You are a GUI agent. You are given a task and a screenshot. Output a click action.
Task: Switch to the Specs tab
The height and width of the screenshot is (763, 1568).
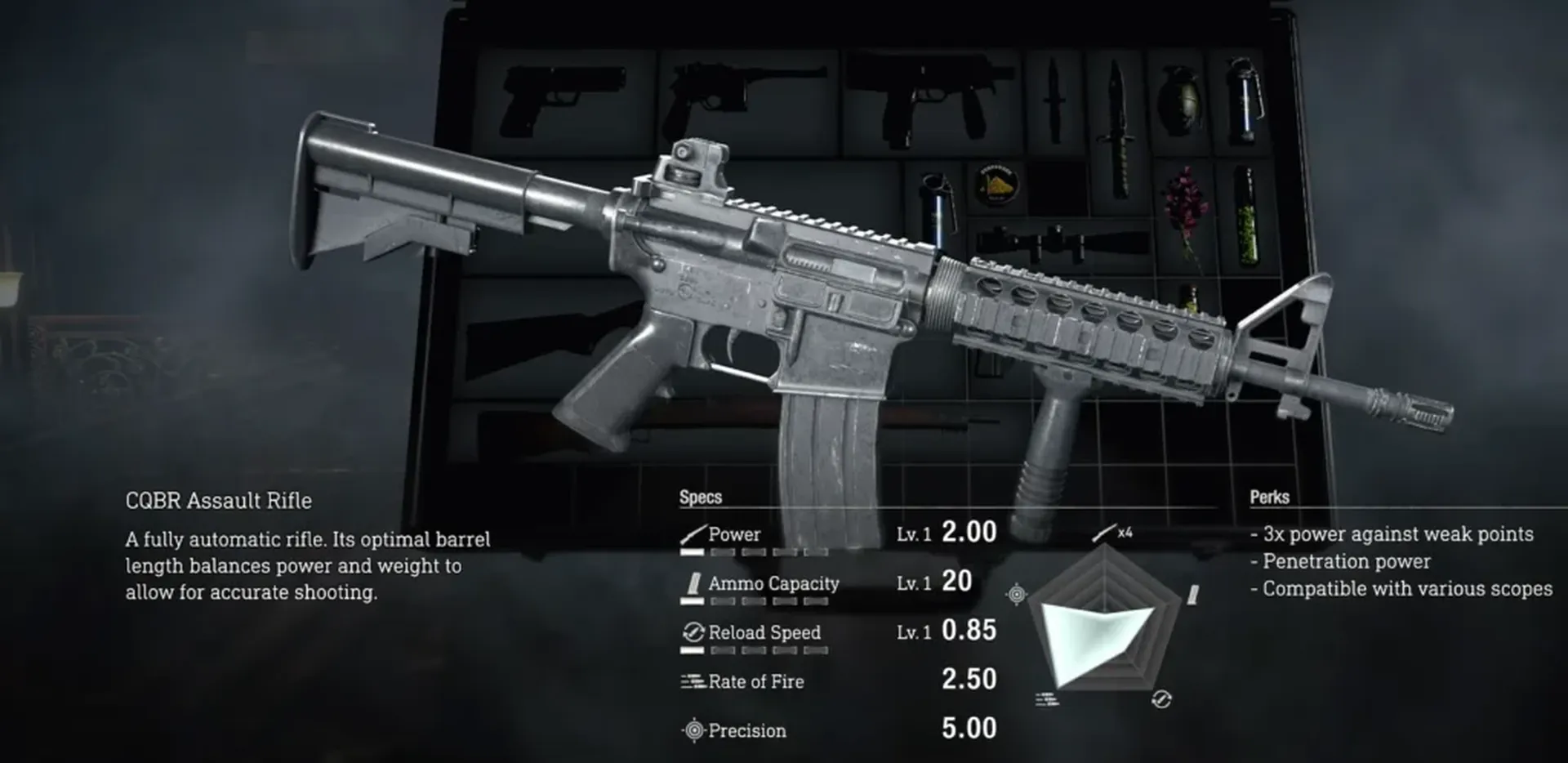point(700,496)
